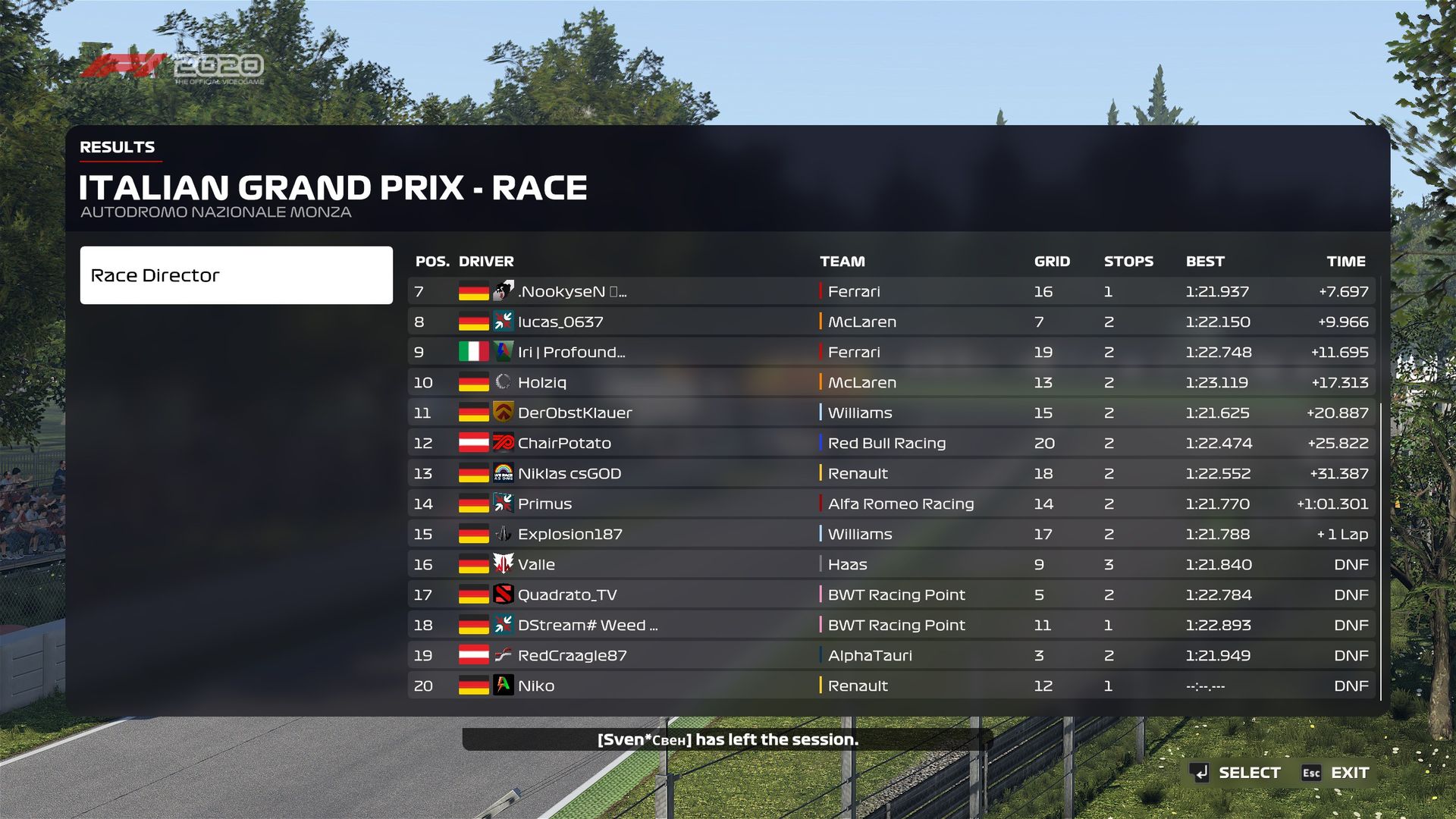Viewport: 1456px width, 819px height.
Task: Open the Race Director menu entry
Action: click(x=236, y=275)
